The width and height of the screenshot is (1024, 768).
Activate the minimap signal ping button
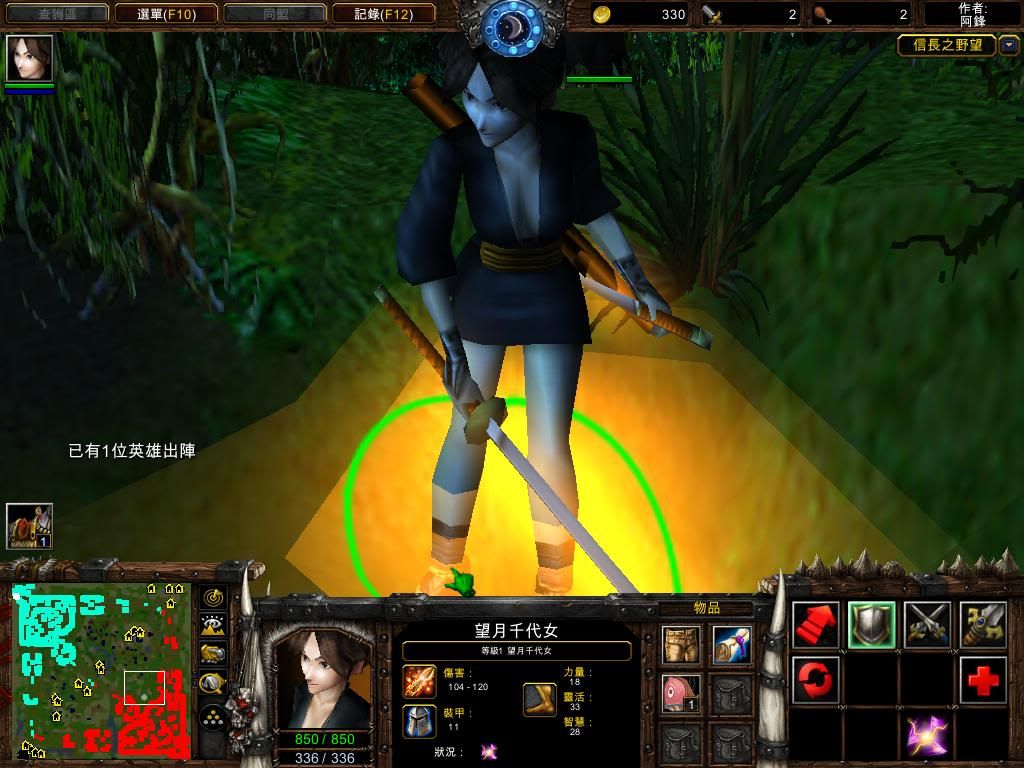point(213,598)
